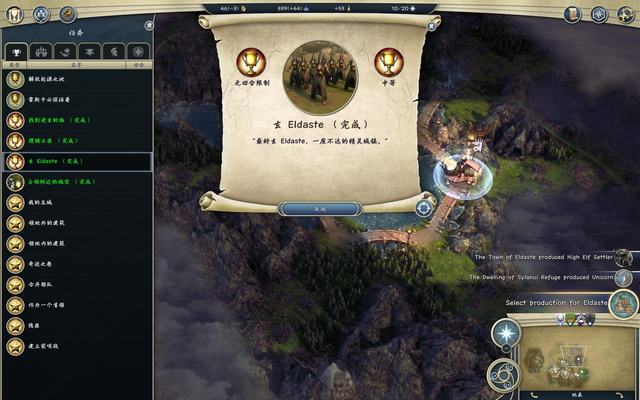The height and width of the screenshot is (400, 640).
Task: Open the book icon at top right
Action: coord(573,14)
